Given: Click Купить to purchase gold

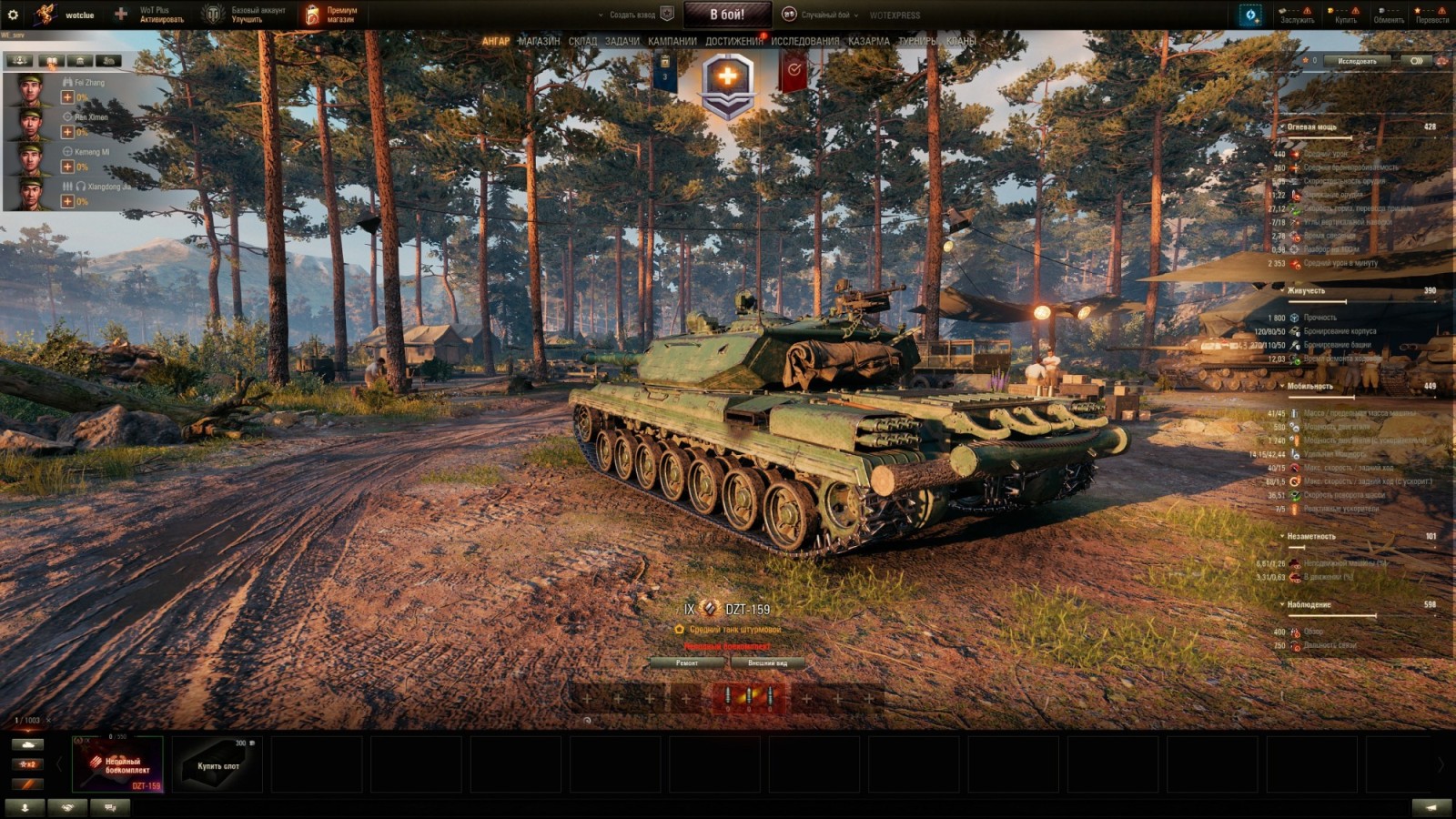Looking at the screenshot, I should (1345, 15).
